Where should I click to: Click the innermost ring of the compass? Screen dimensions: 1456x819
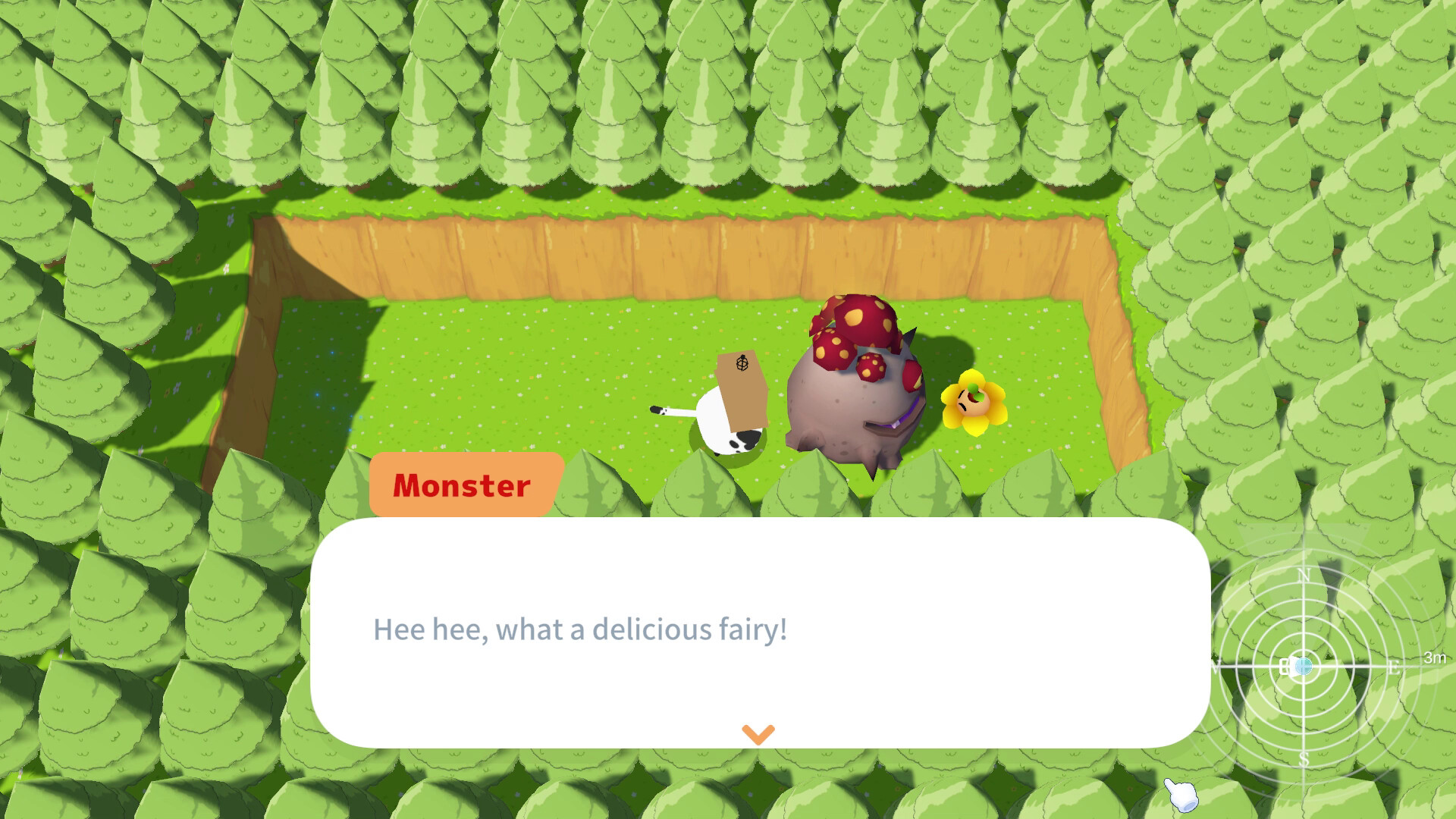1304,648
